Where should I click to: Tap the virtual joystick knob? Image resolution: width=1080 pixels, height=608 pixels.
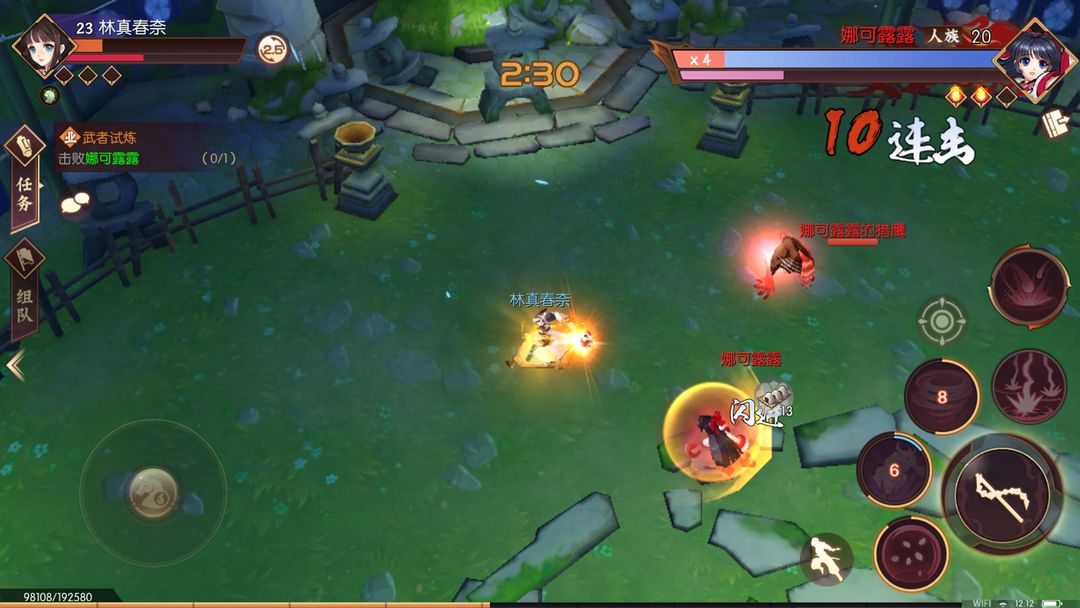tap(153, 493)
